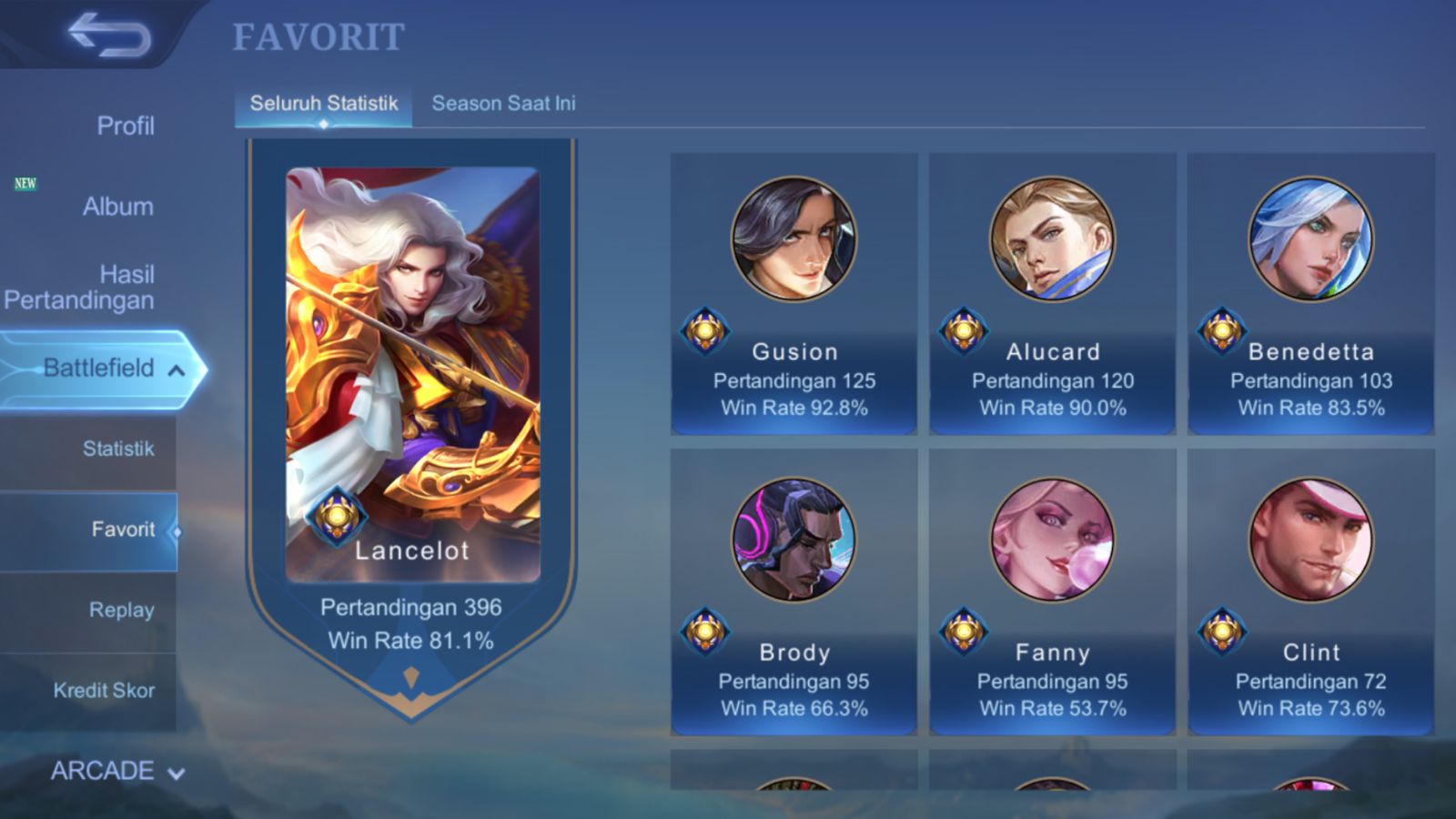1456x819 pixels.
Task: Open the Benedetta hero tile
Action: 1310,293
